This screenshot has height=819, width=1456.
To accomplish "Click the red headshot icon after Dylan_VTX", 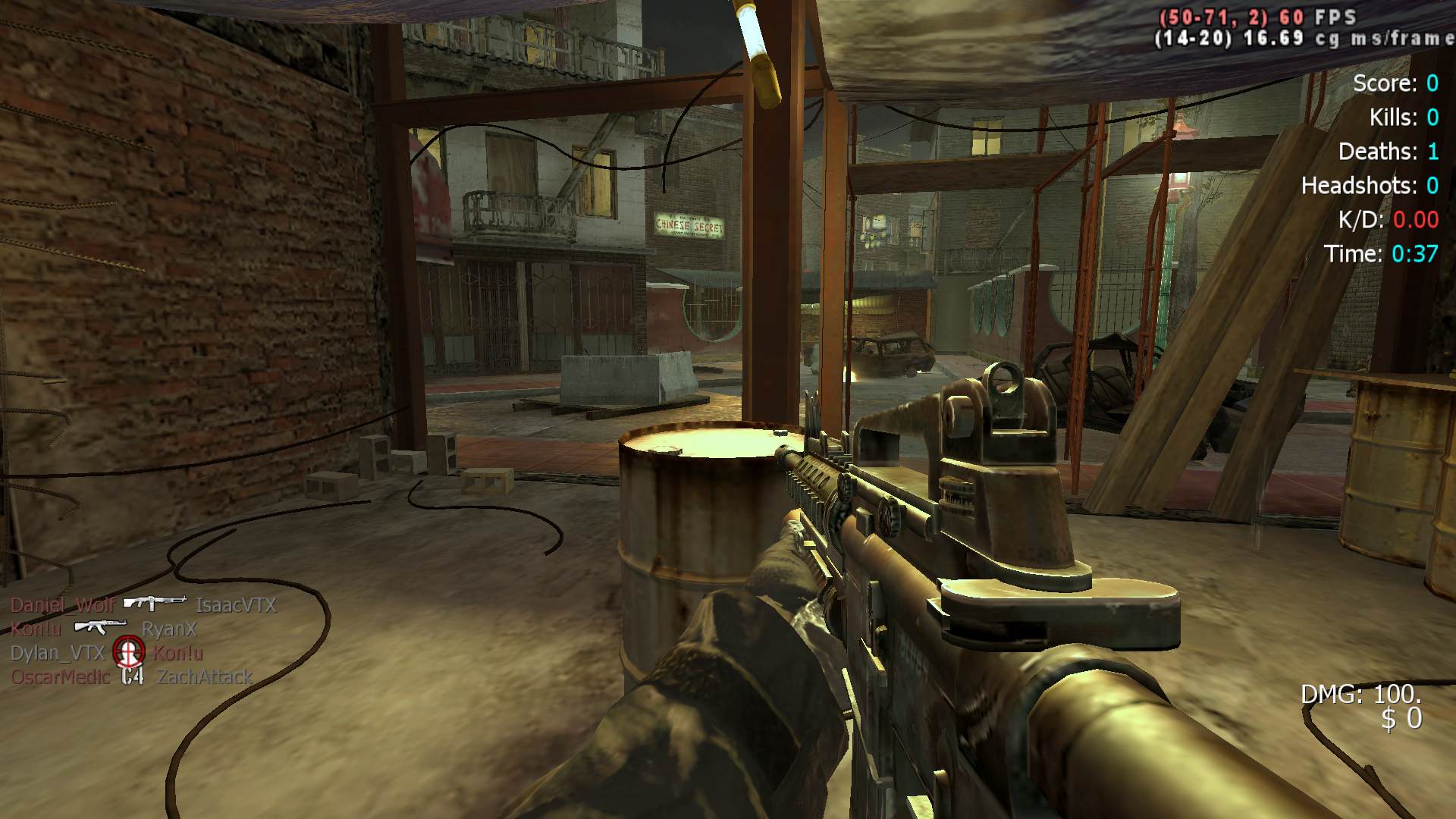I will point(128,651).
